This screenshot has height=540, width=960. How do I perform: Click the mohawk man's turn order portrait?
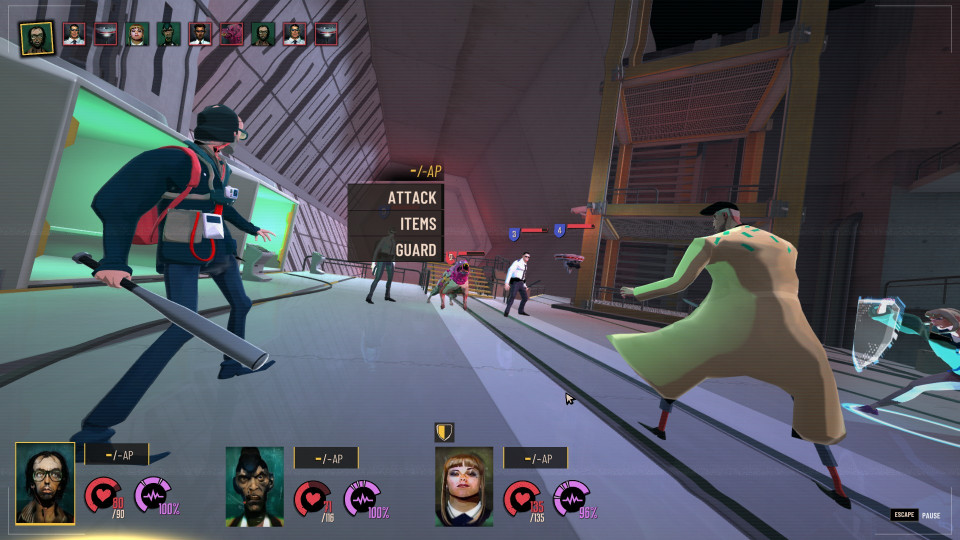coord(168,34)
